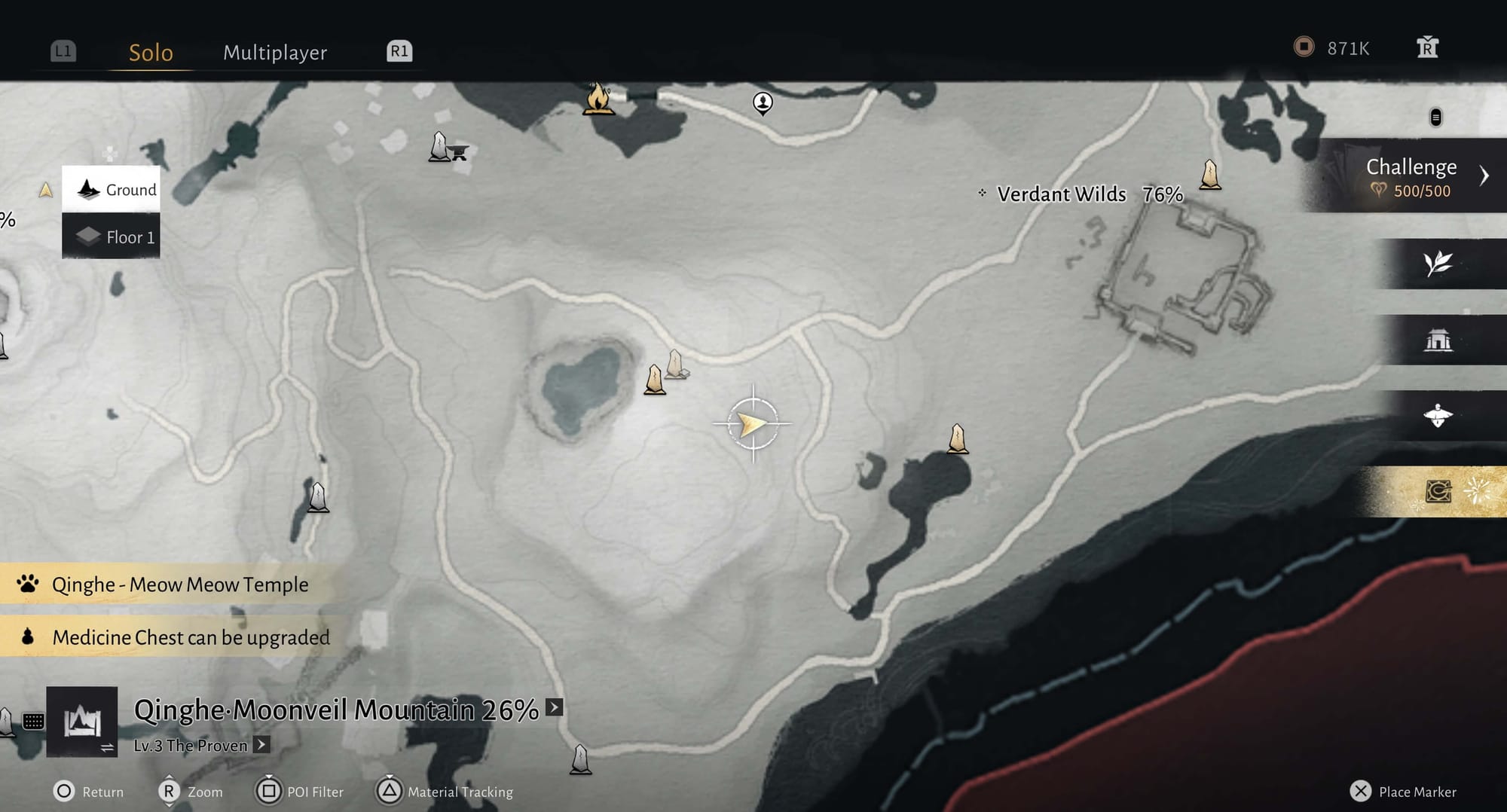
Task: Open the shop icon beside the currency
Action: pyautogui.click(x=1427, y=48)
